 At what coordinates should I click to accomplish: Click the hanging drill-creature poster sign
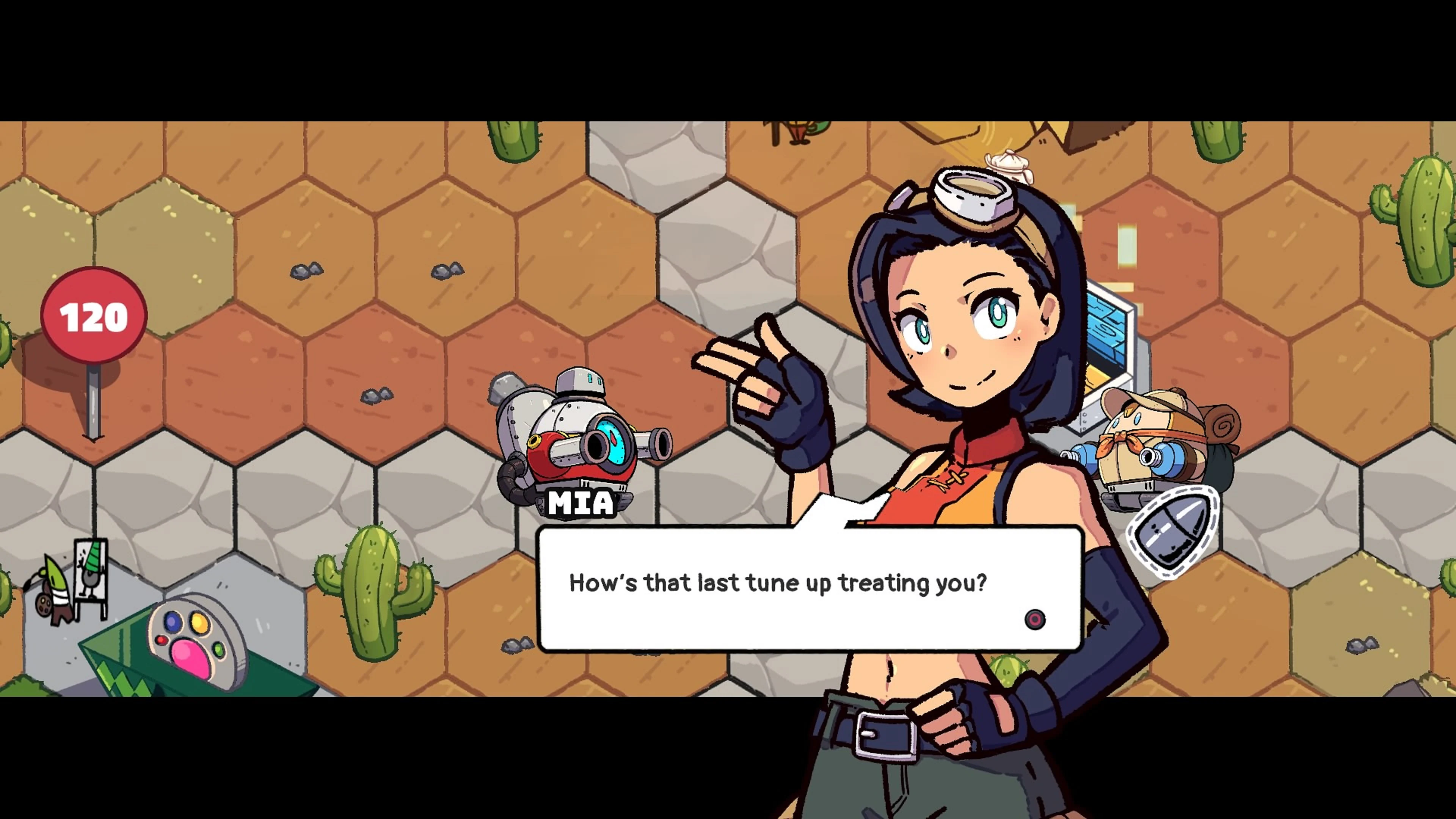[x=91, y=571]
